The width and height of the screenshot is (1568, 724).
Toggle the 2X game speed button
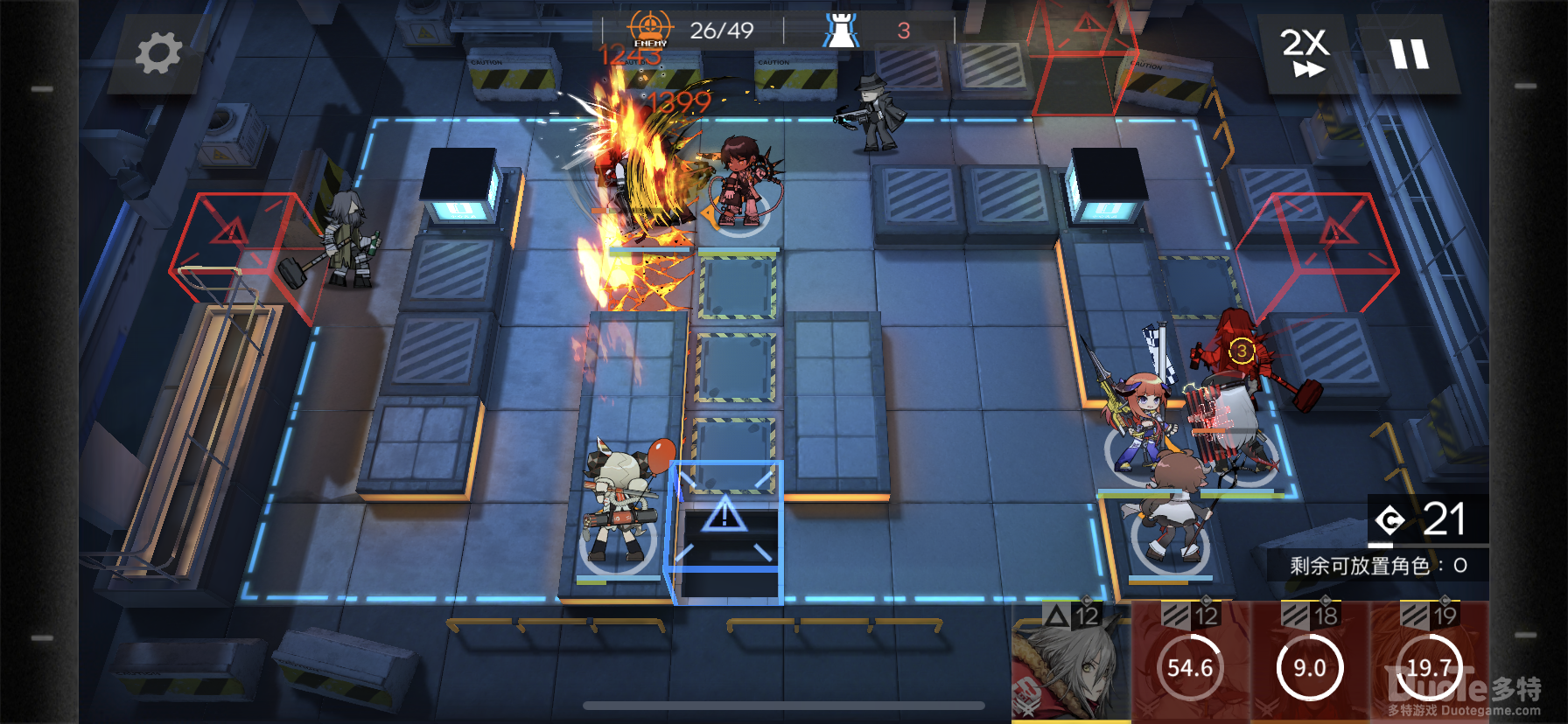(x=1305, y=53)
